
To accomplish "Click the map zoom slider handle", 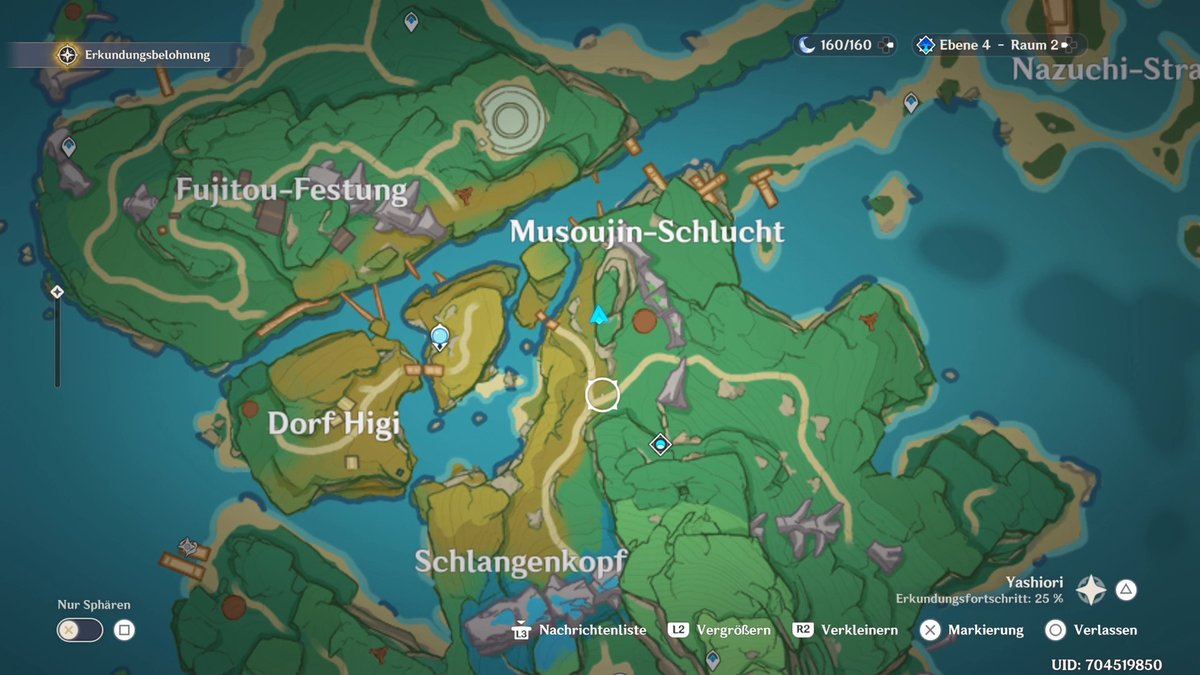I will pyautogui.click(x=57, y=292).
